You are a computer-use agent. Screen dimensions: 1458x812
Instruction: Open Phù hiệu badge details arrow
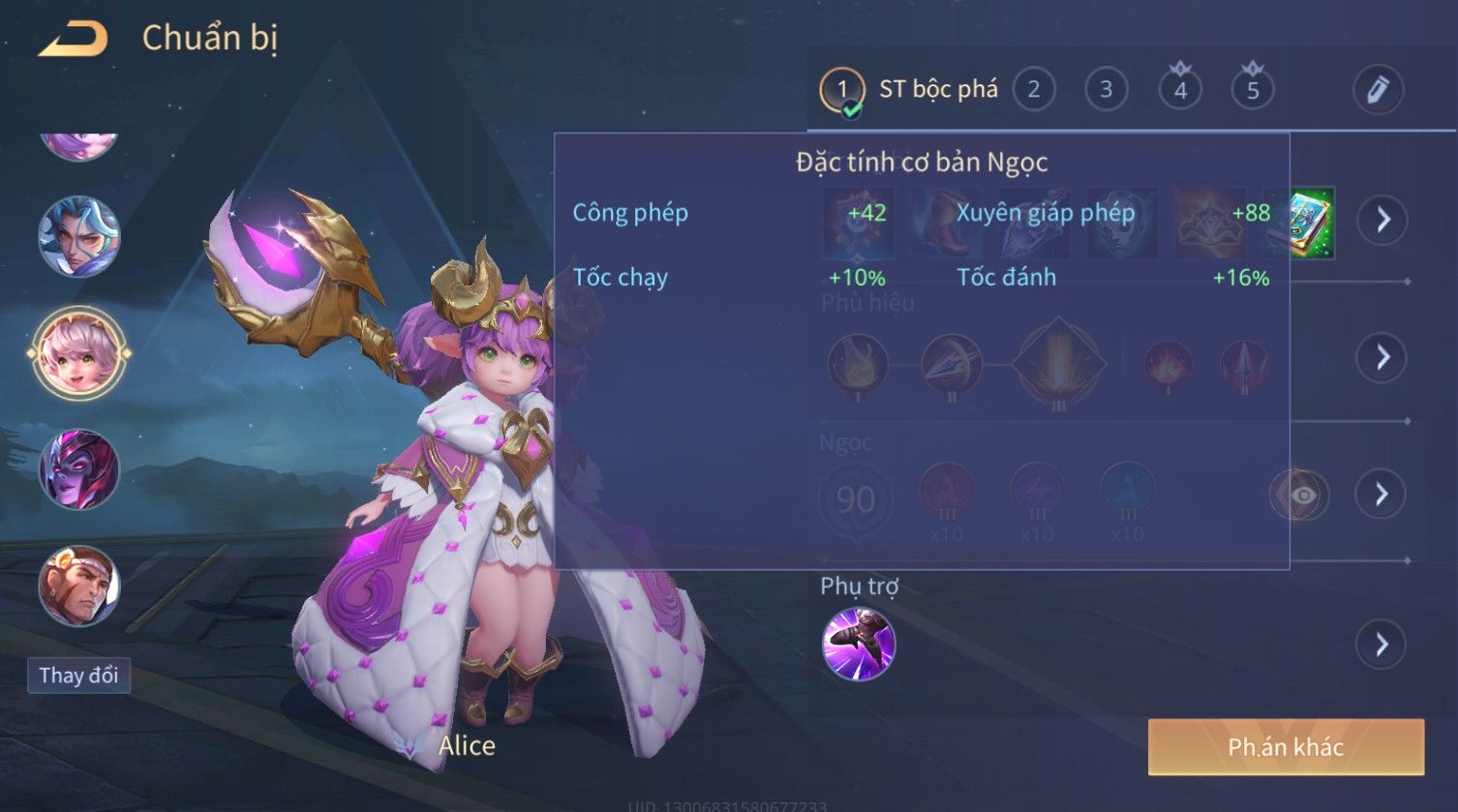(x=1382, y=357)
